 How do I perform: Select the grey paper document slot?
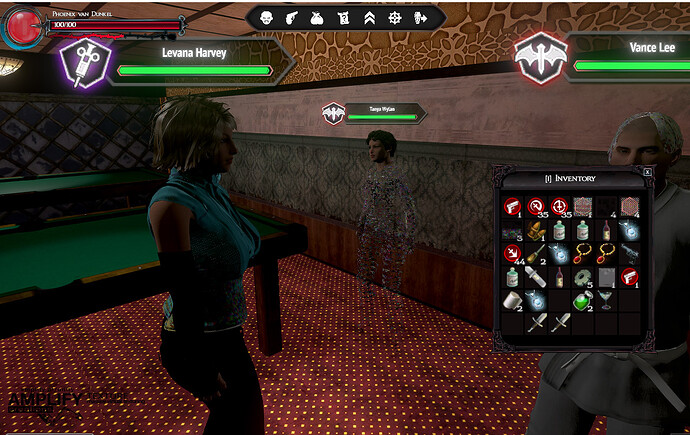tap(604, 276)
